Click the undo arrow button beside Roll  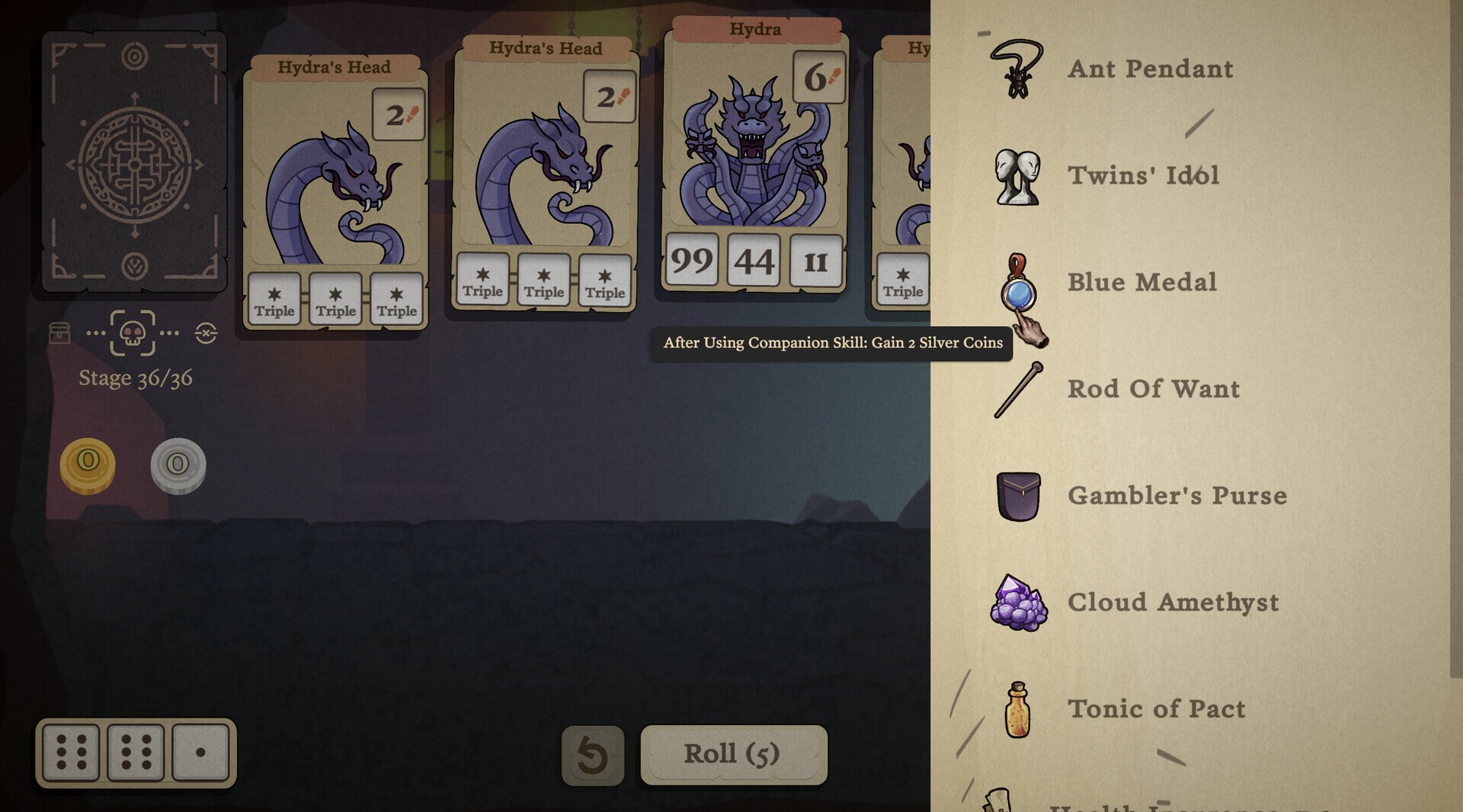tap(592, 753)
